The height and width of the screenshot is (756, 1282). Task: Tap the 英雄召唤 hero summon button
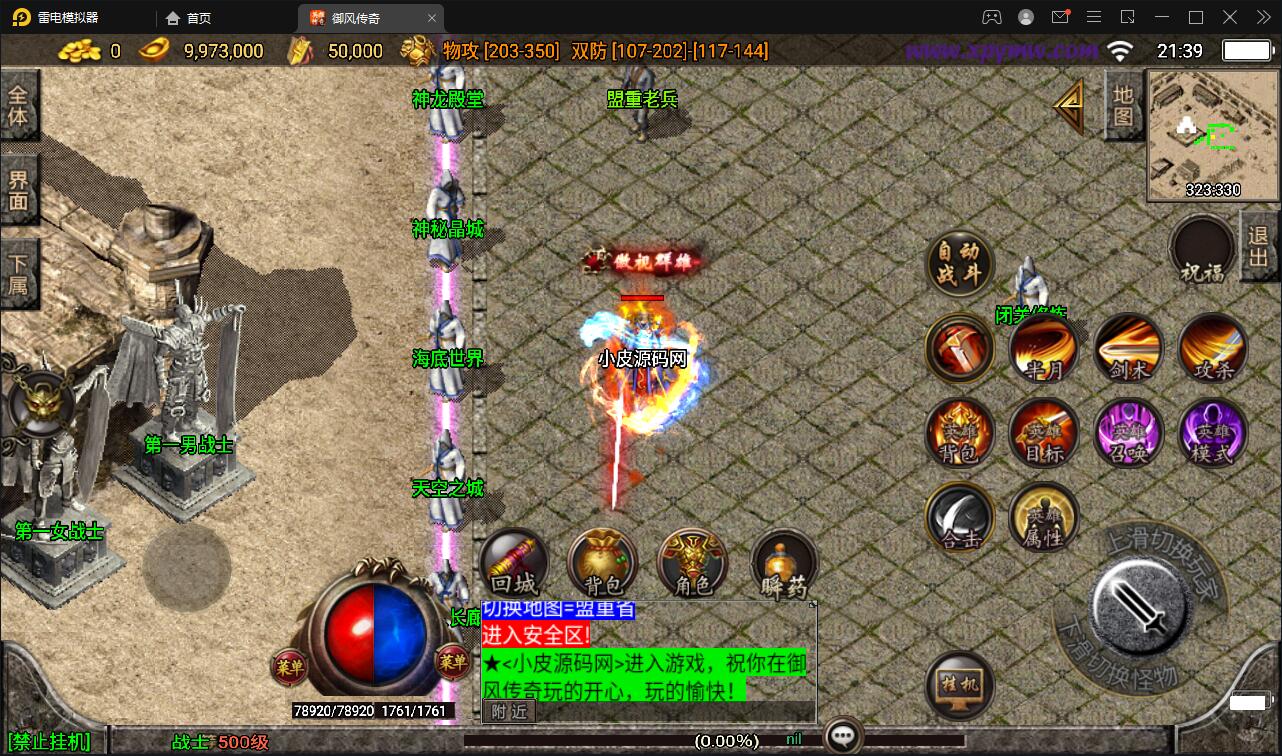1128,433
